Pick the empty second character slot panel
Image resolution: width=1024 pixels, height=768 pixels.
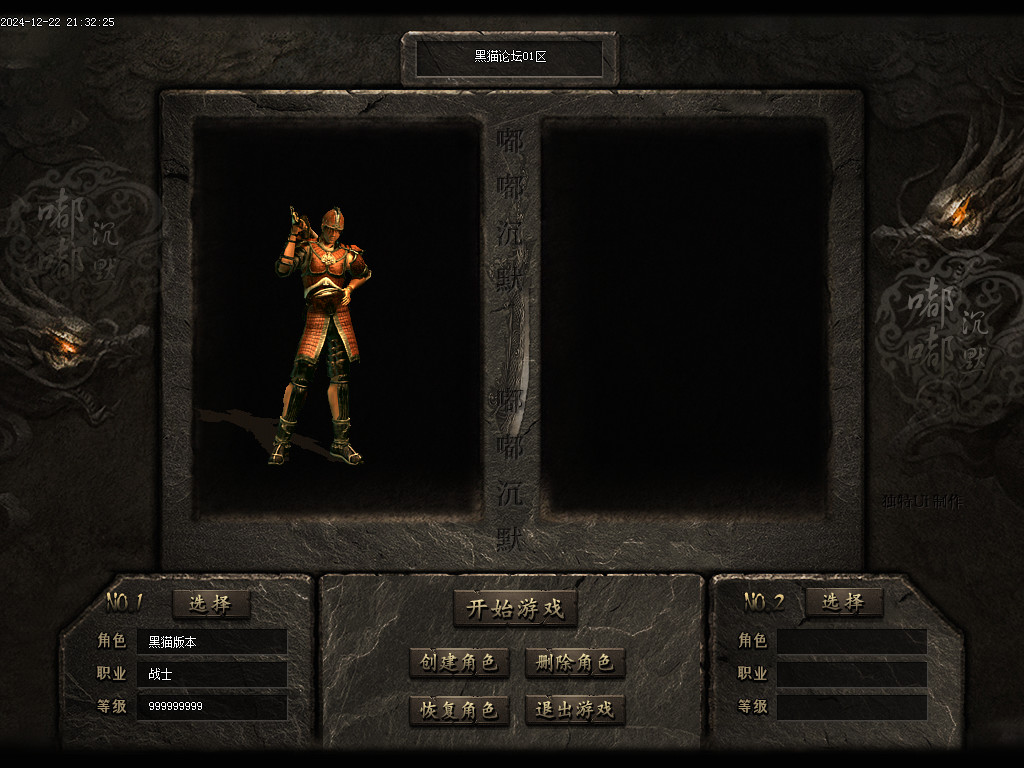(x=685, y=315)
